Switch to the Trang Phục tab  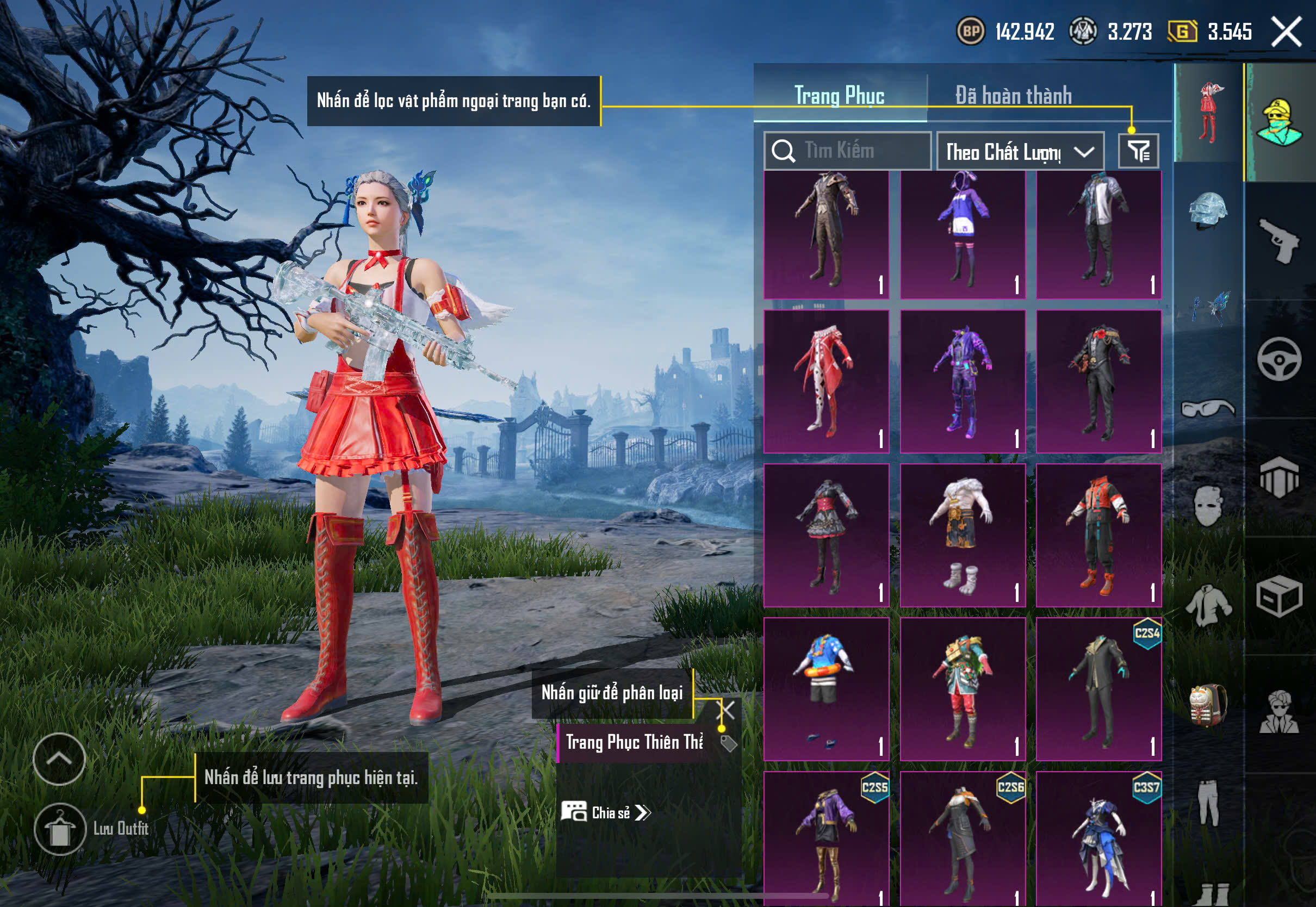click(x=839, y=96)
